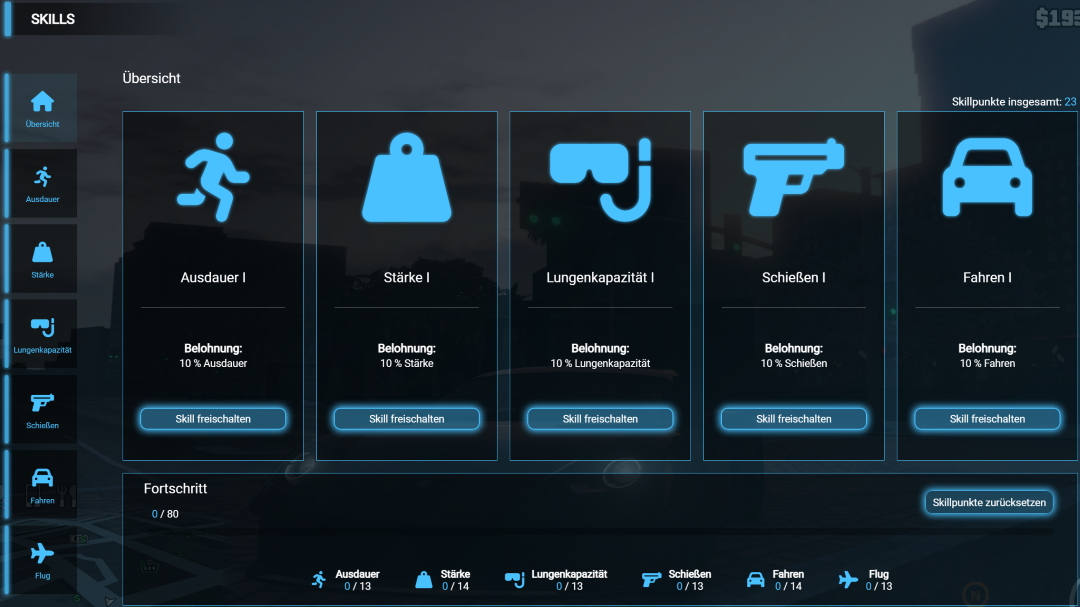Go to the Lungenkapazität sidebar tab

pos(42,334)
